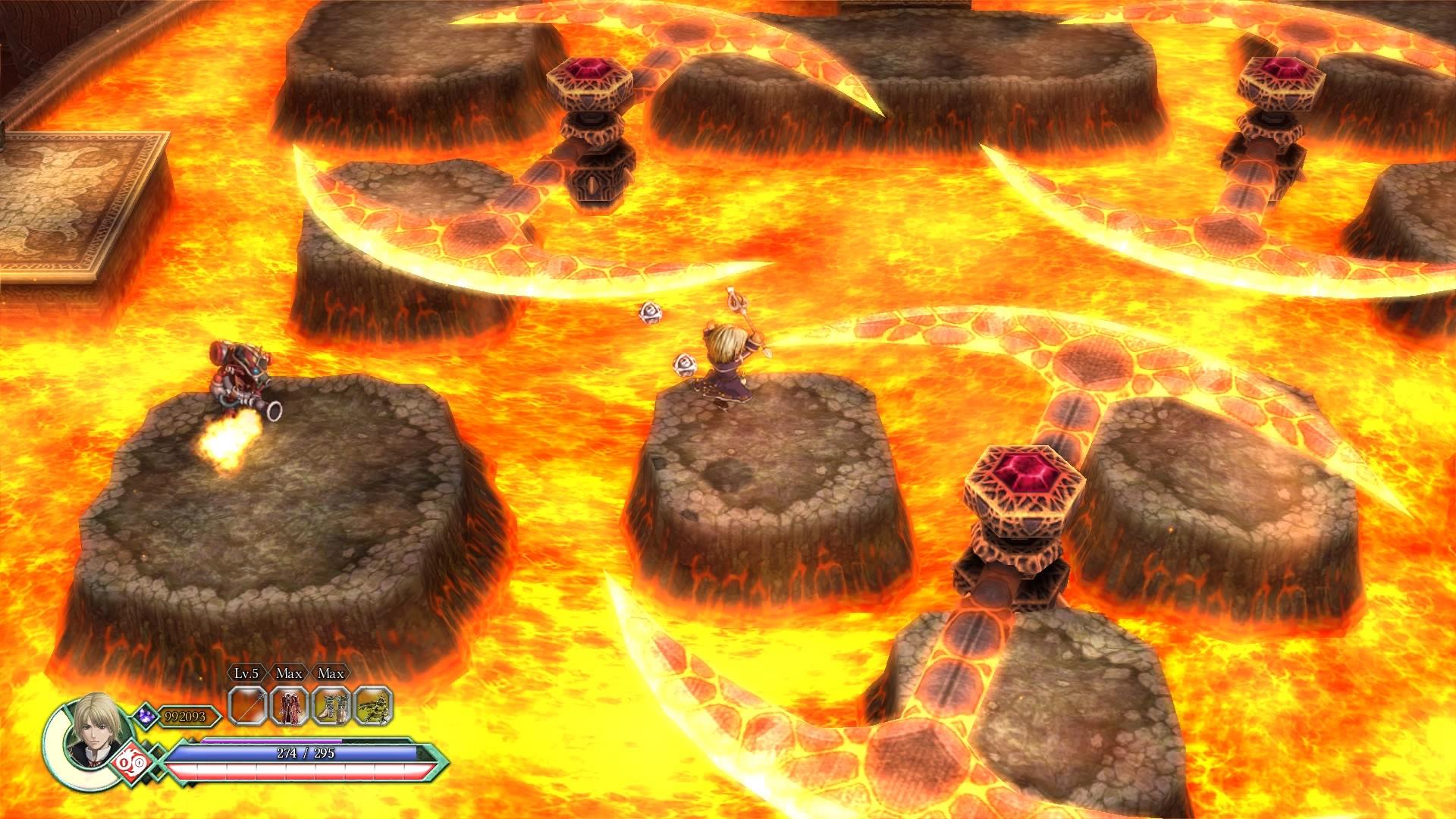1456x819 pixels.
Task: Click the first Max equipment badge
Action: point(290,674)
